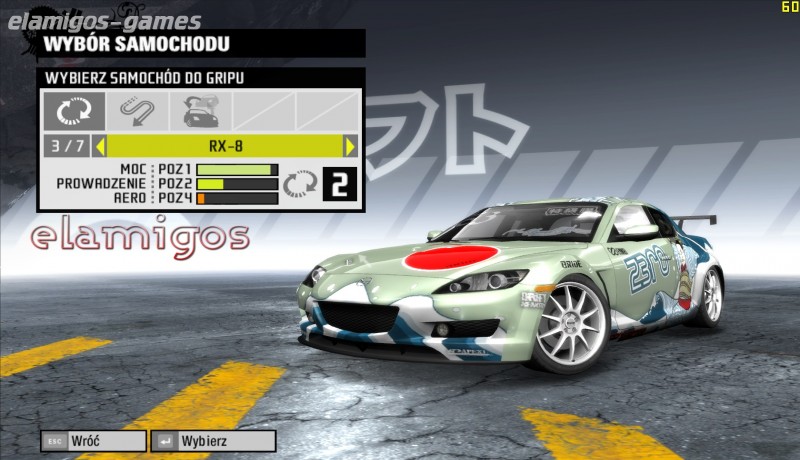Confirm car with the Wybierz button
Screen dimensions: 800x460
point(213,440)
